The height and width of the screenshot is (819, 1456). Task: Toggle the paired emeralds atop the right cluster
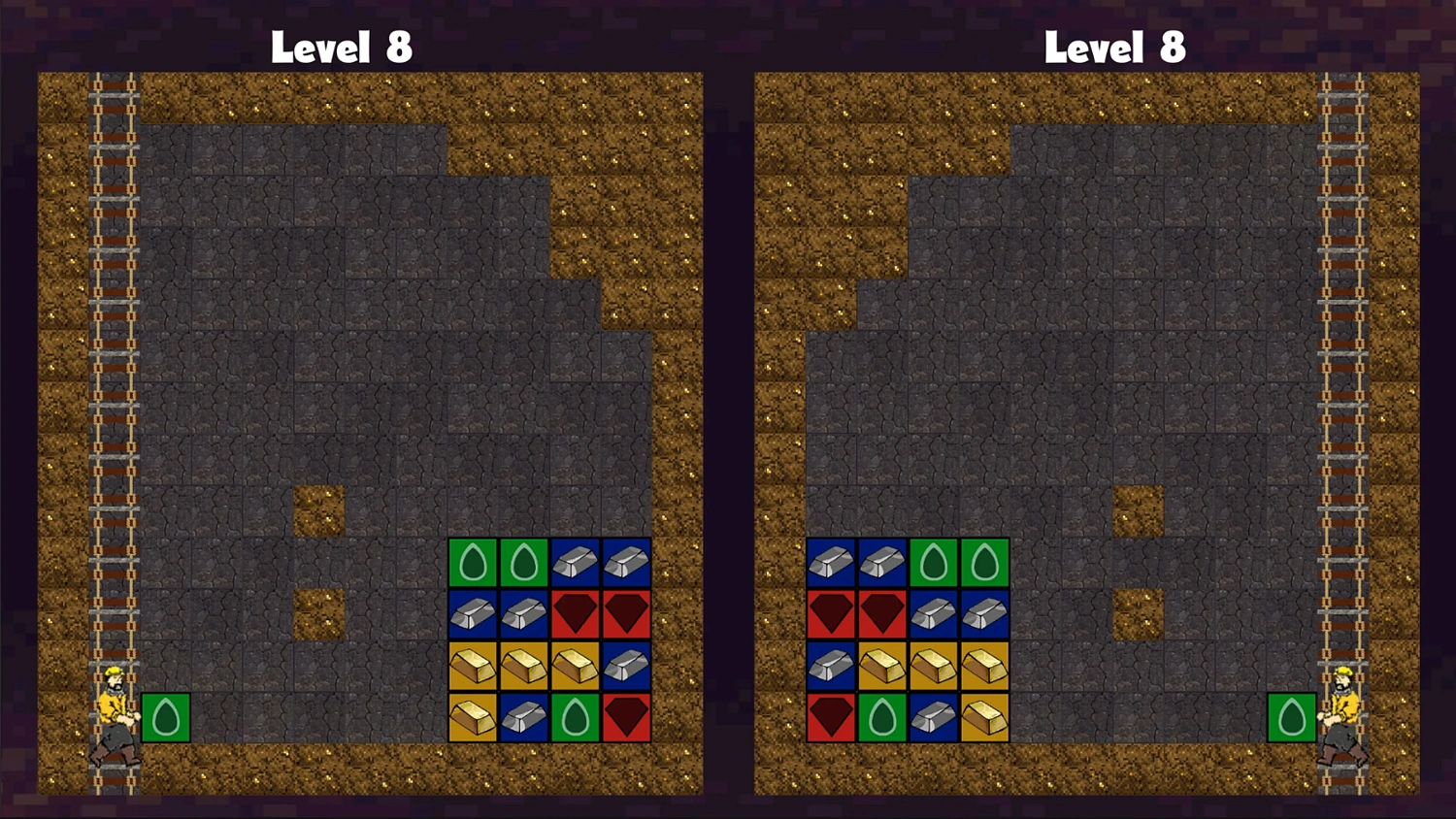pos(959,561)
